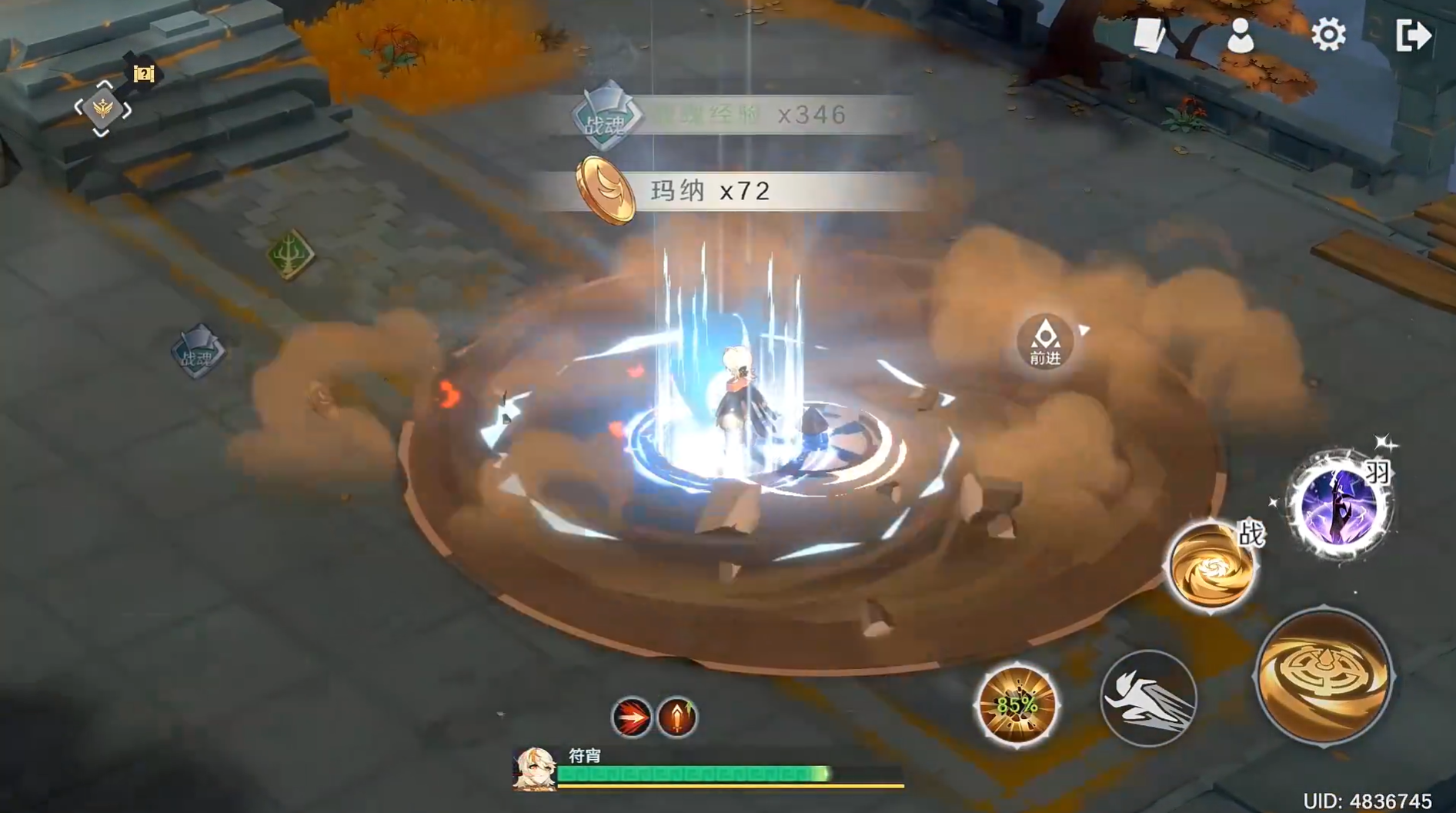The image size is (1456, 813).
Task: Pick the green trident emblem marker
Action: [290, 254]
